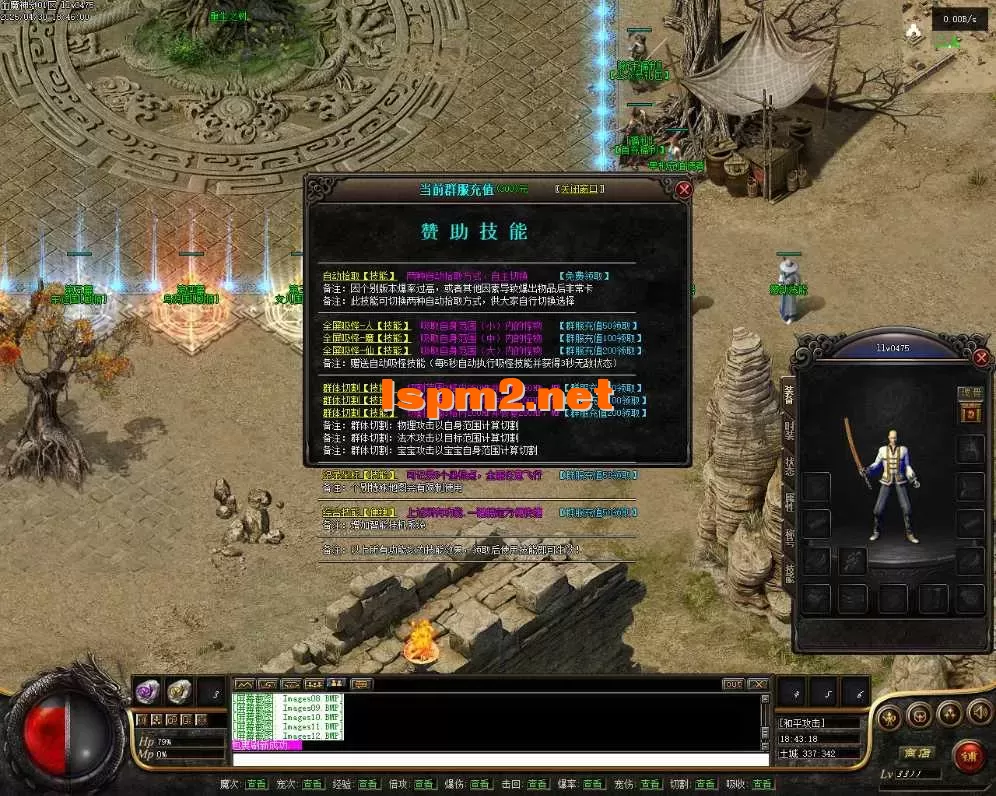Click the red 铺 button

(968, 756)
